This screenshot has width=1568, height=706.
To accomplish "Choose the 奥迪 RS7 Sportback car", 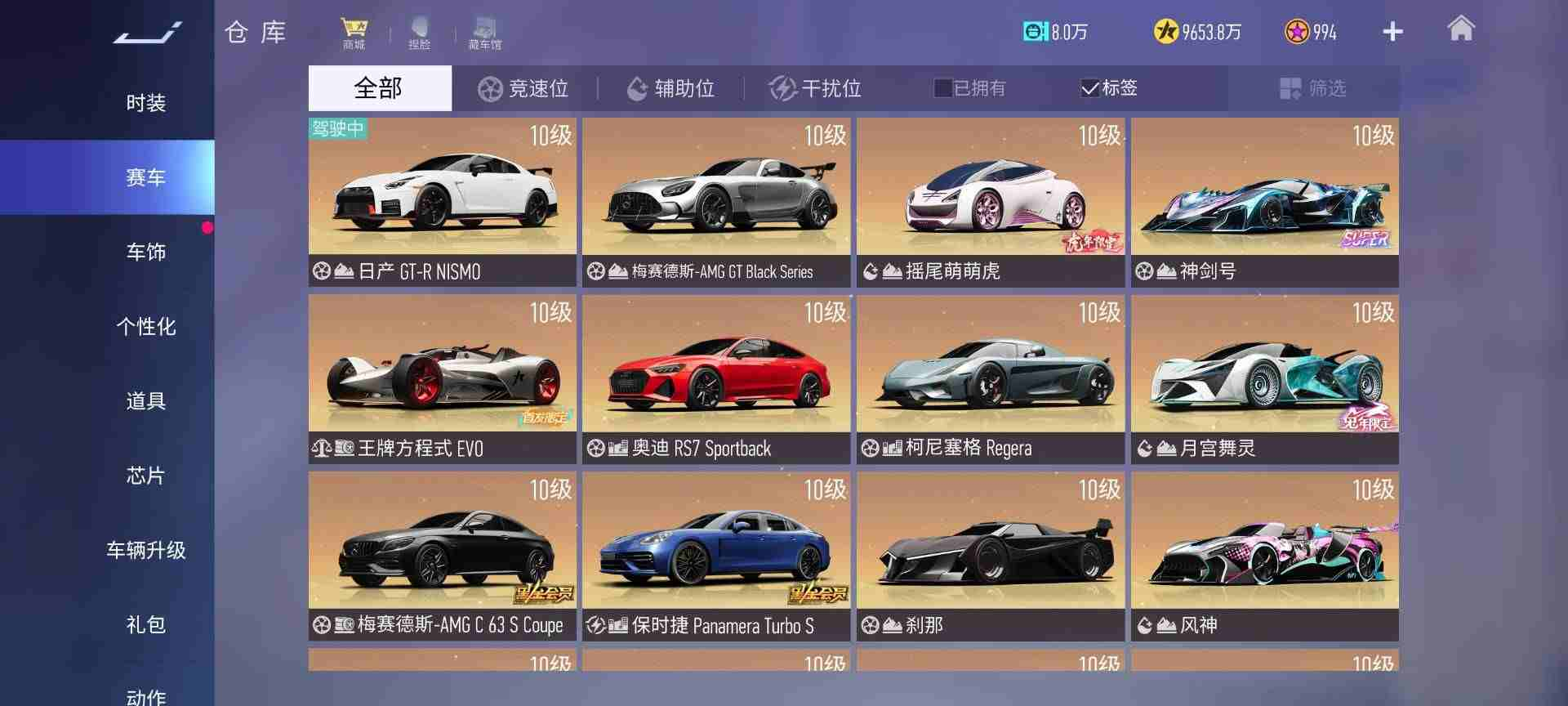I will [x=716, y=378].
